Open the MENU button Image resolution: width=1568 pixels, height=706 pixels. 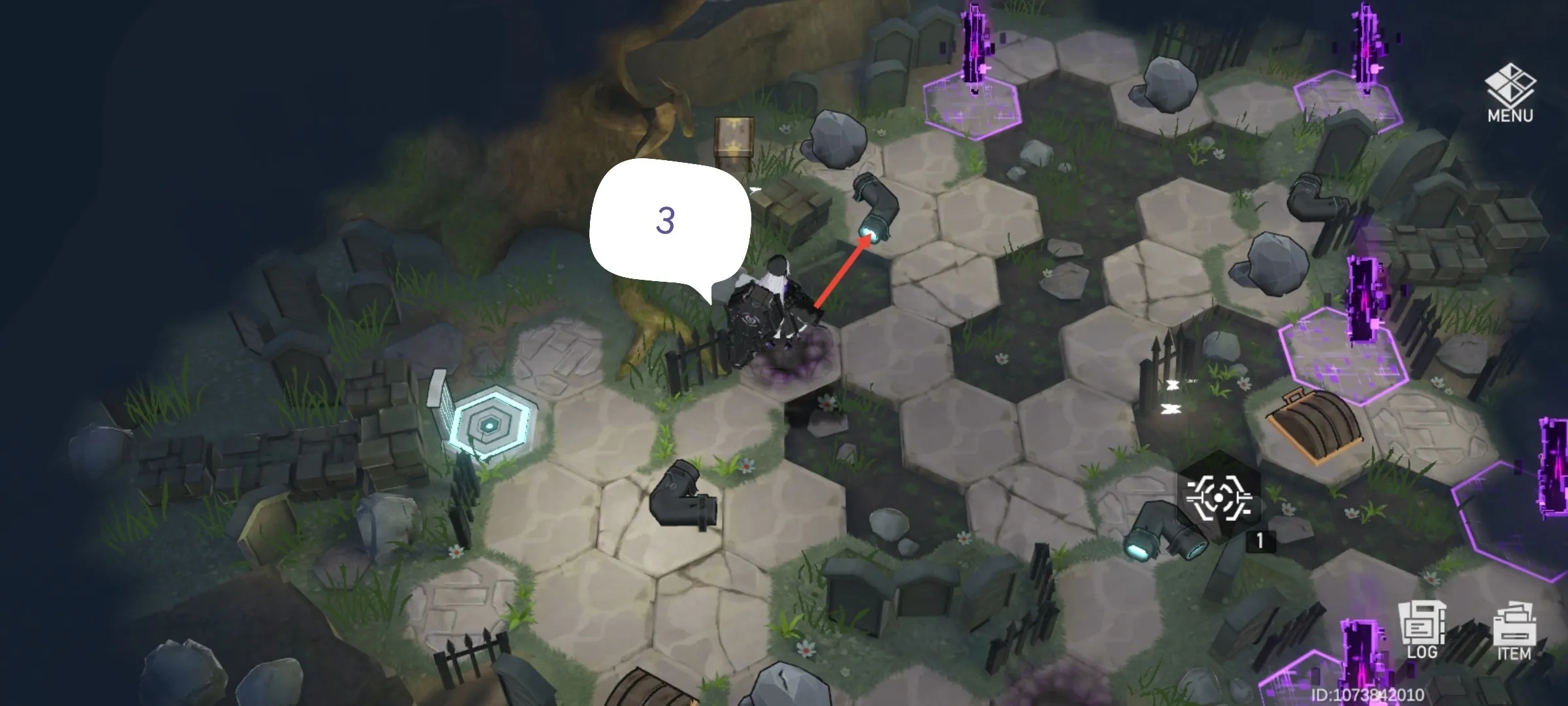(1510, 93)
